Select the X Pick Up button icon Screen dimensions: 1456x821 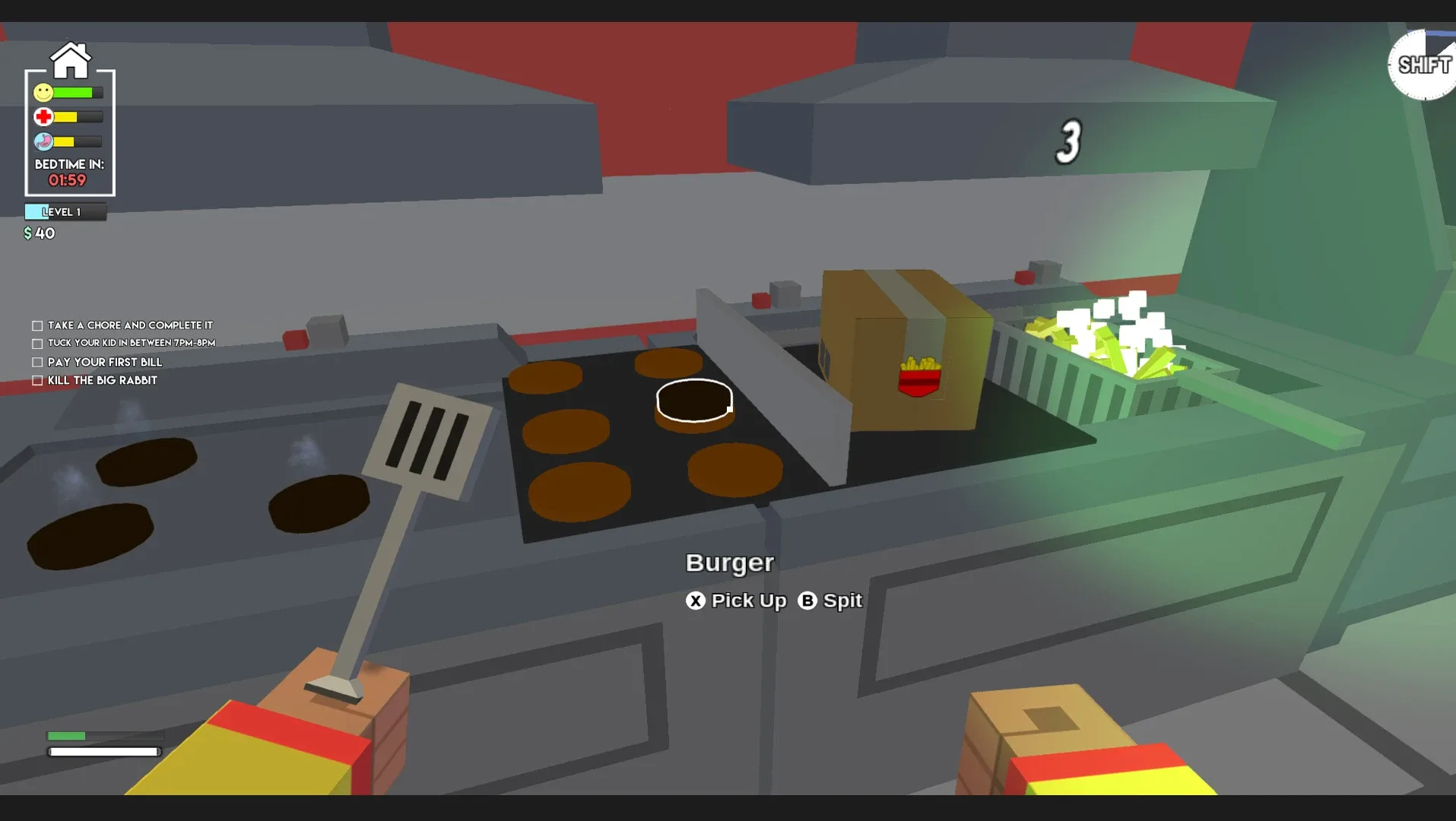694,601
